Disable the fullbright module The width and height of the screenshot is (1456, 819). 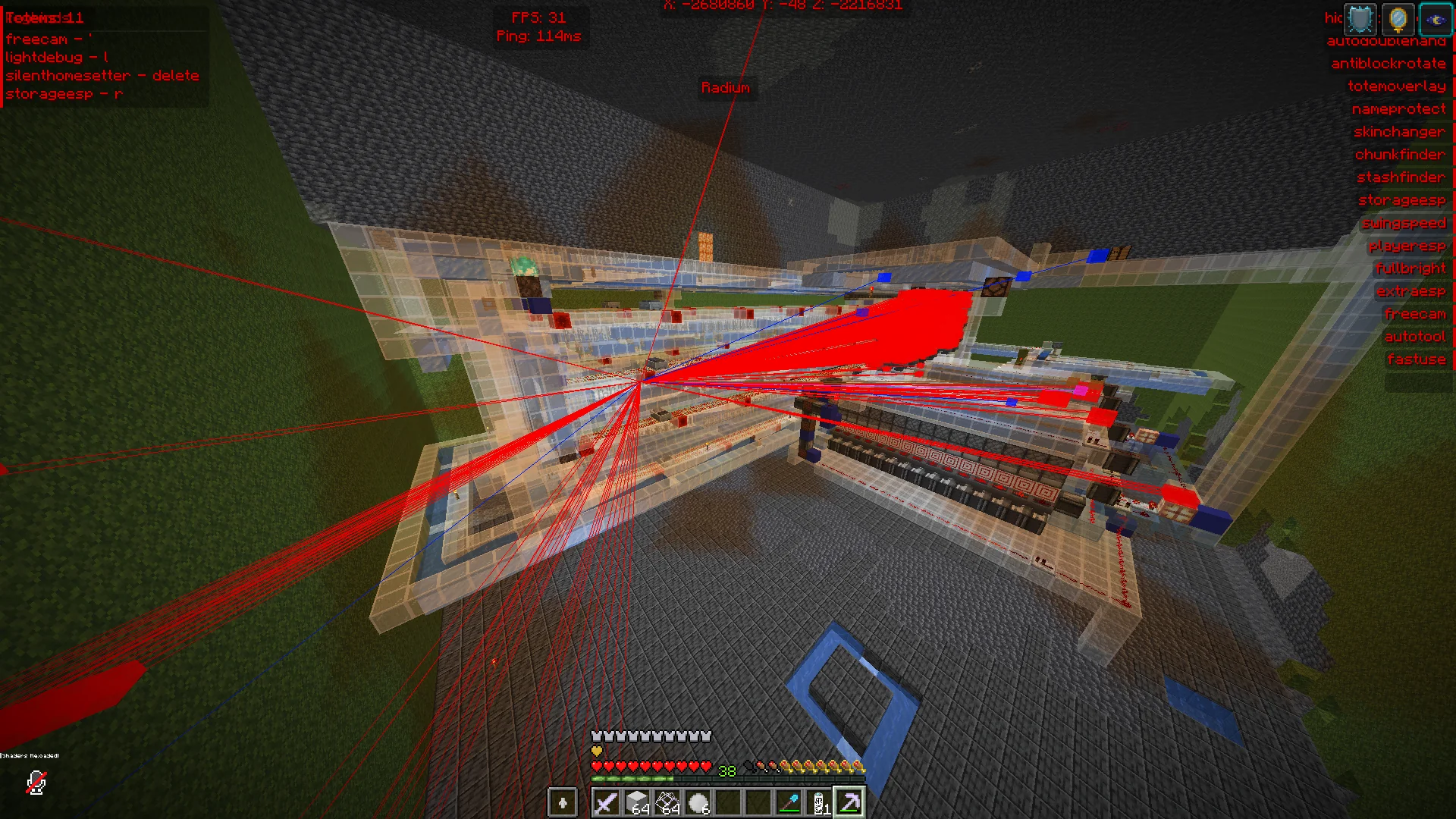[x=1412, y=268]
